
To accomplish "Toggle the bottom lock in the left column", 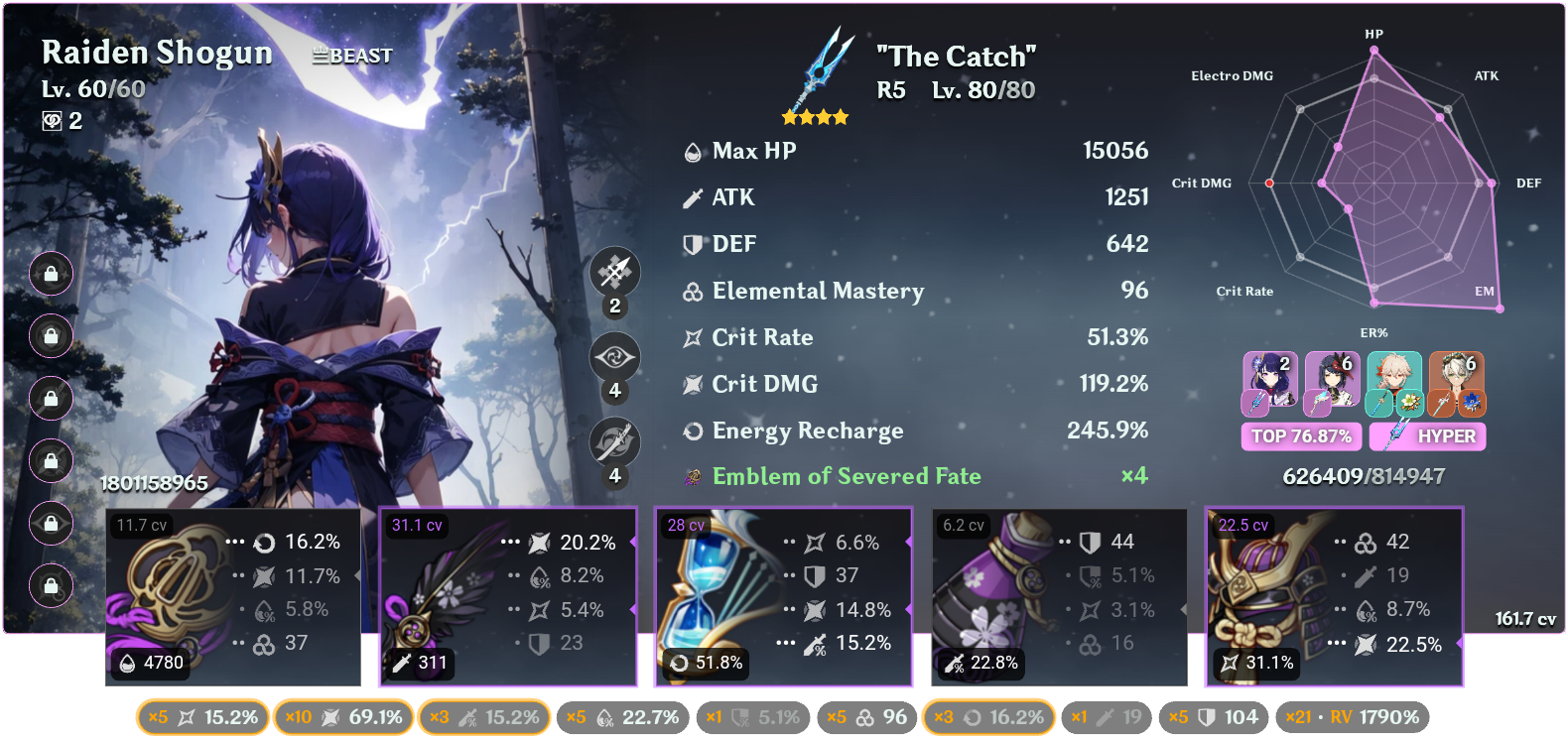I will pyautogui.click(x=50, y=586).
